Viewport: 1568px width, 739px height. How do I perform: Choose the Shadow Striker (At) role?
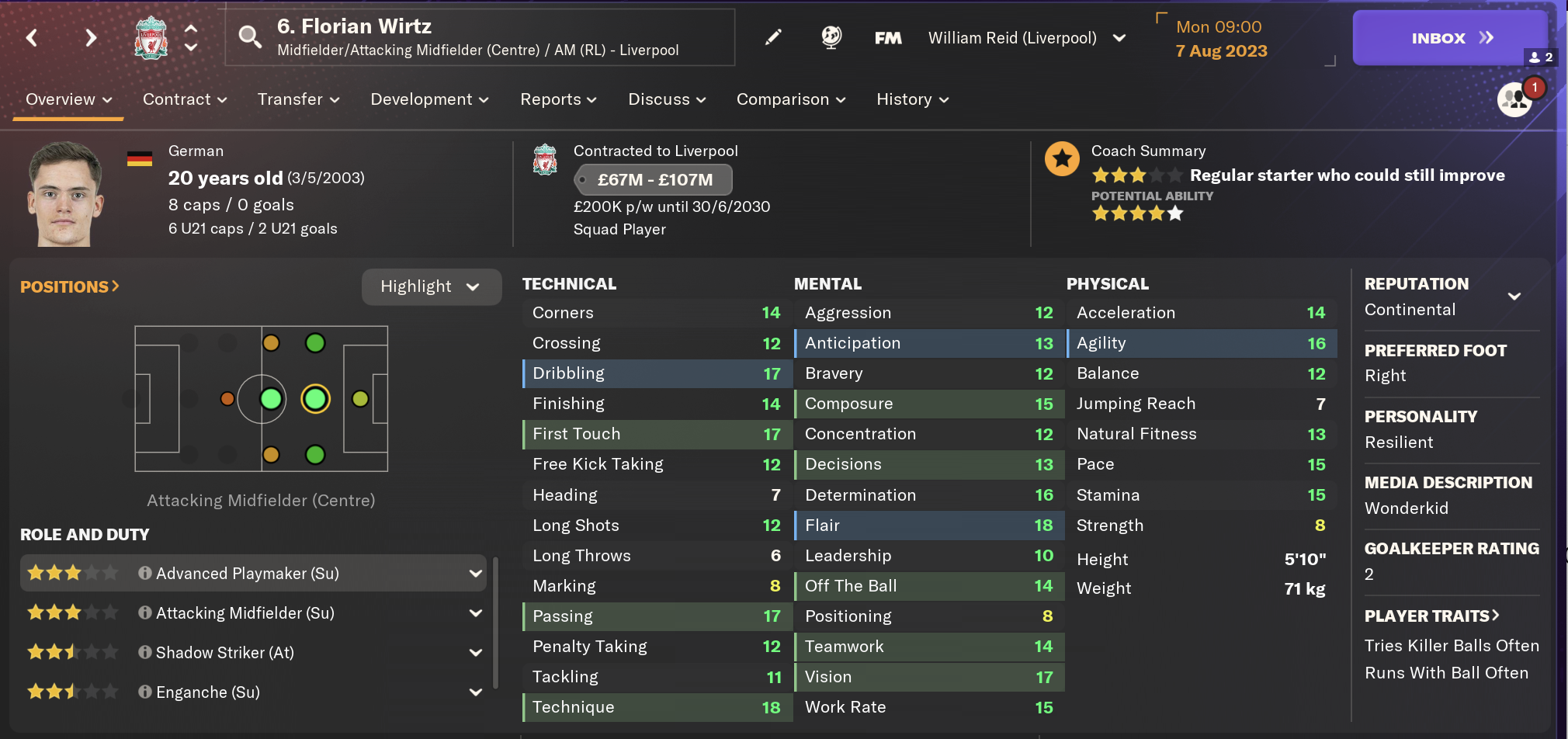pos(225,653)
